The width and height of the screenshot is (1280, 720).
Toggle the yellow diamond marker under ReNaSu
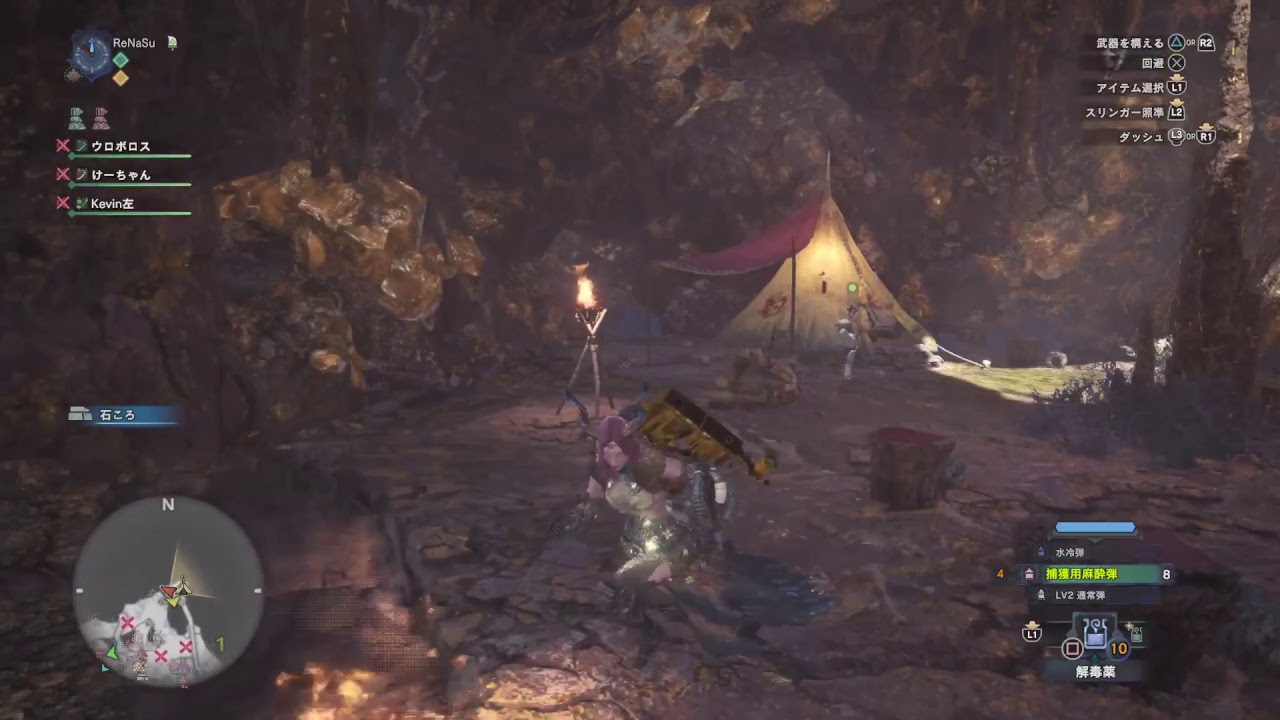122,77
